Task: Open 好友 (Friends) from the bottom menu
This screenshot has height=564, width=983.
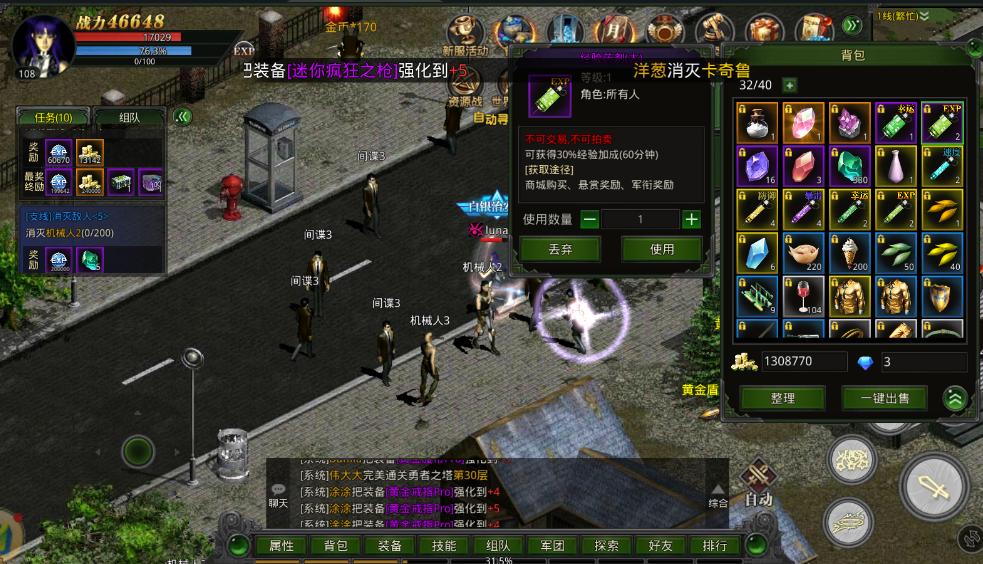Action: 661,546
